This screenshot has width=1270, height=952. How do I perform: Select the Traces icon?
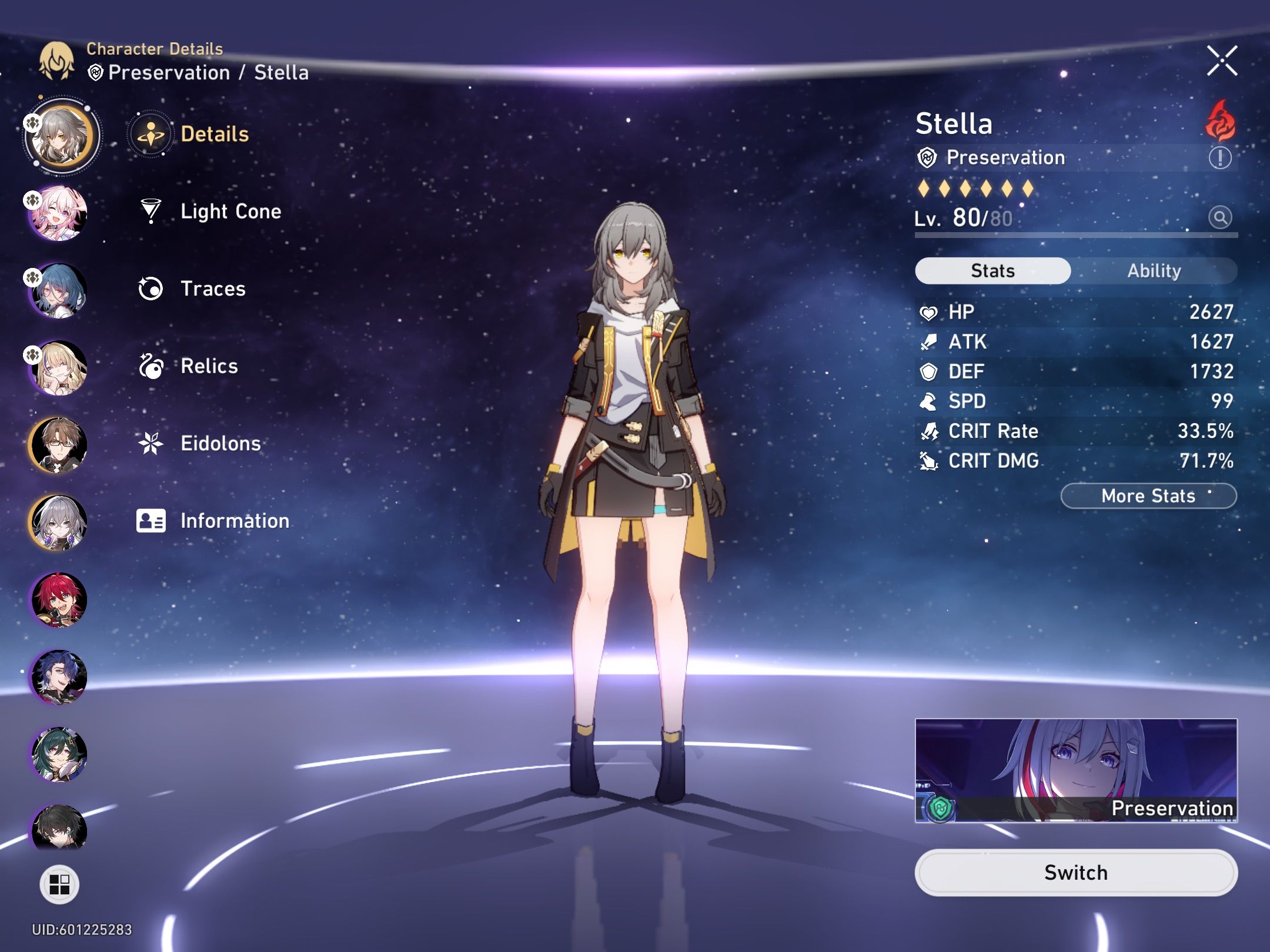151,289
